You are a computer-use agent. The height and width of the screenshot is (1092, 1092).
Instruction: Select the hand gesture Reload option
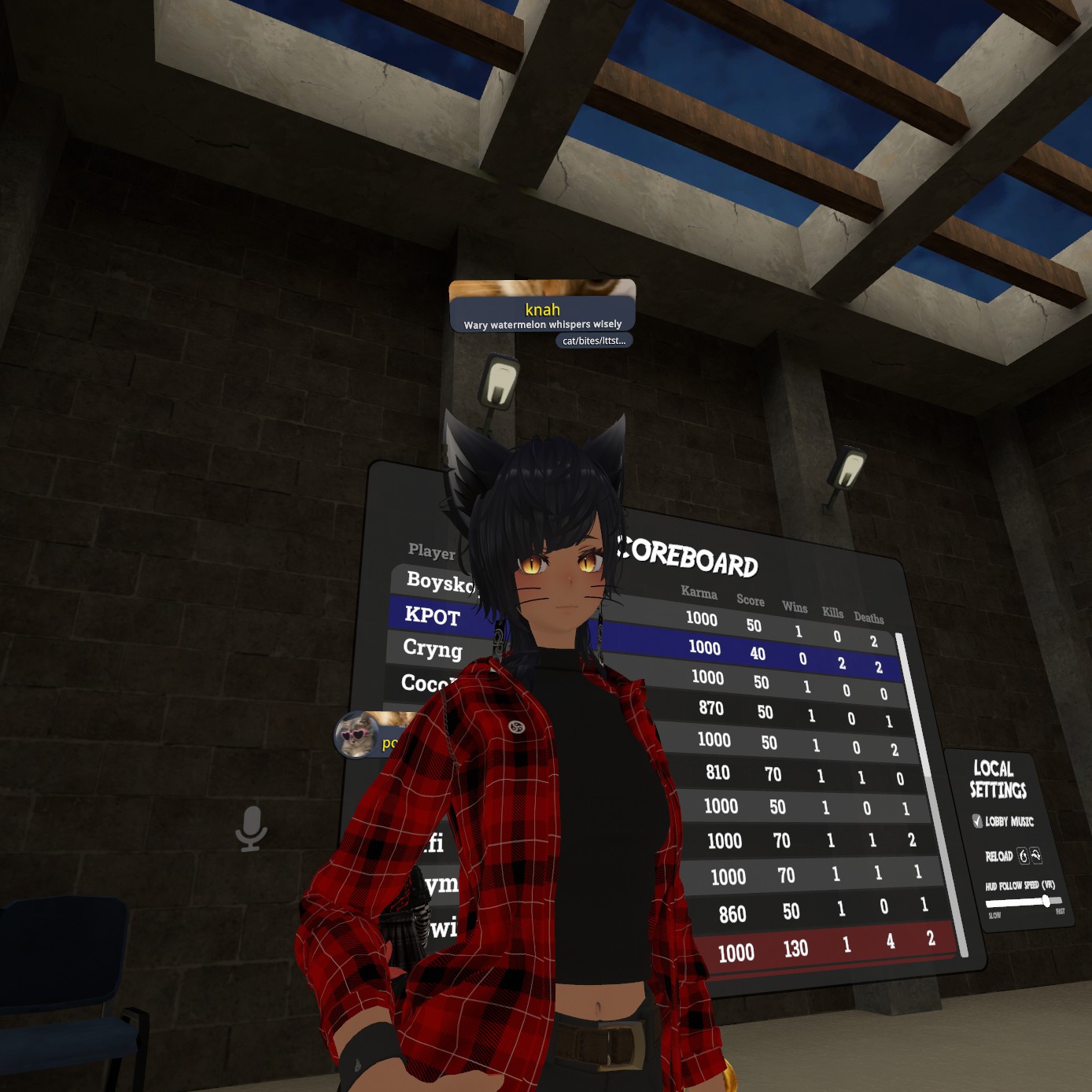[1023, 856]
